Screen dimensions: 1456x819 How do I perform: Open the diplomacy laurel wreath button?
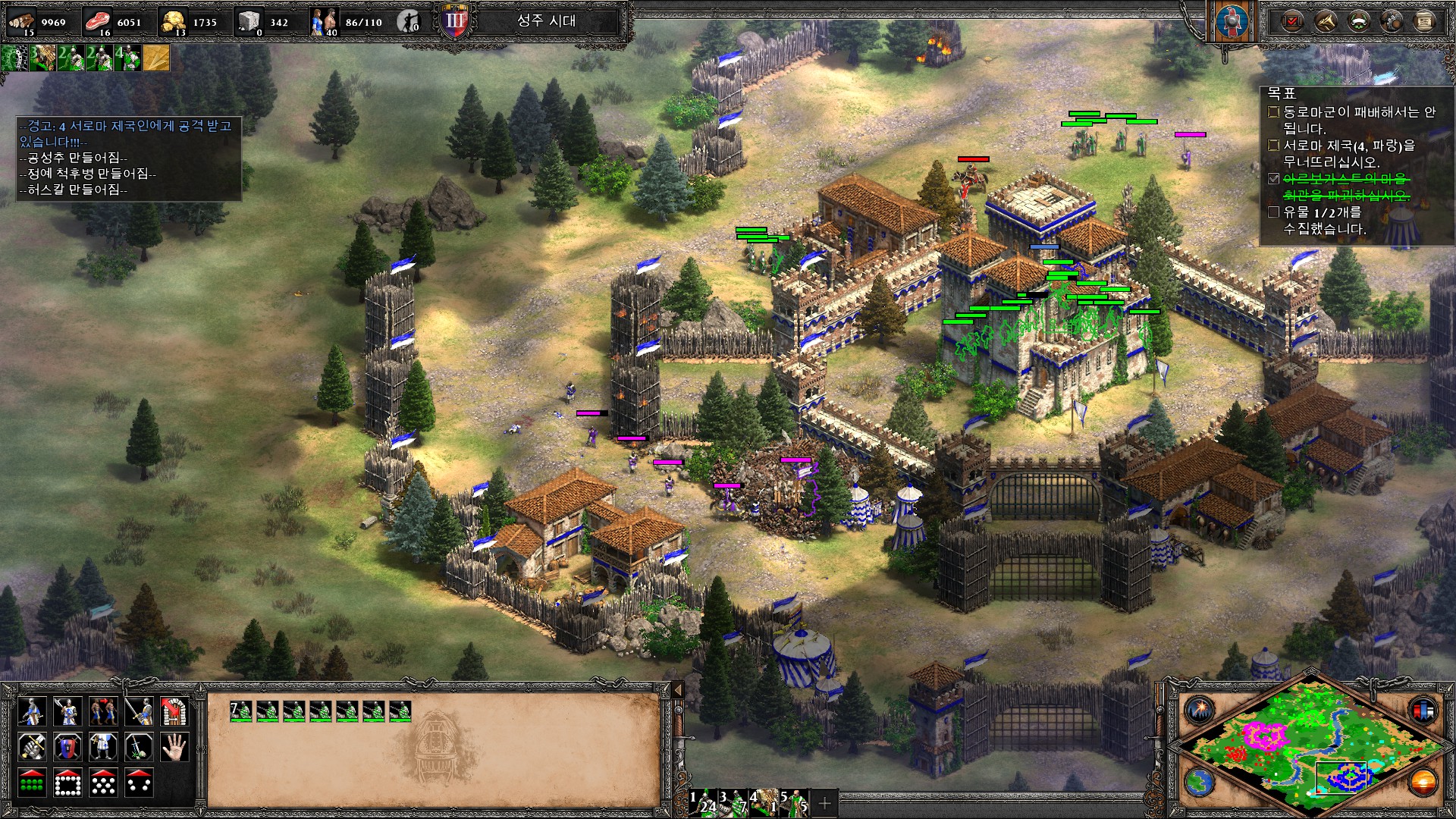(1358, 21)
